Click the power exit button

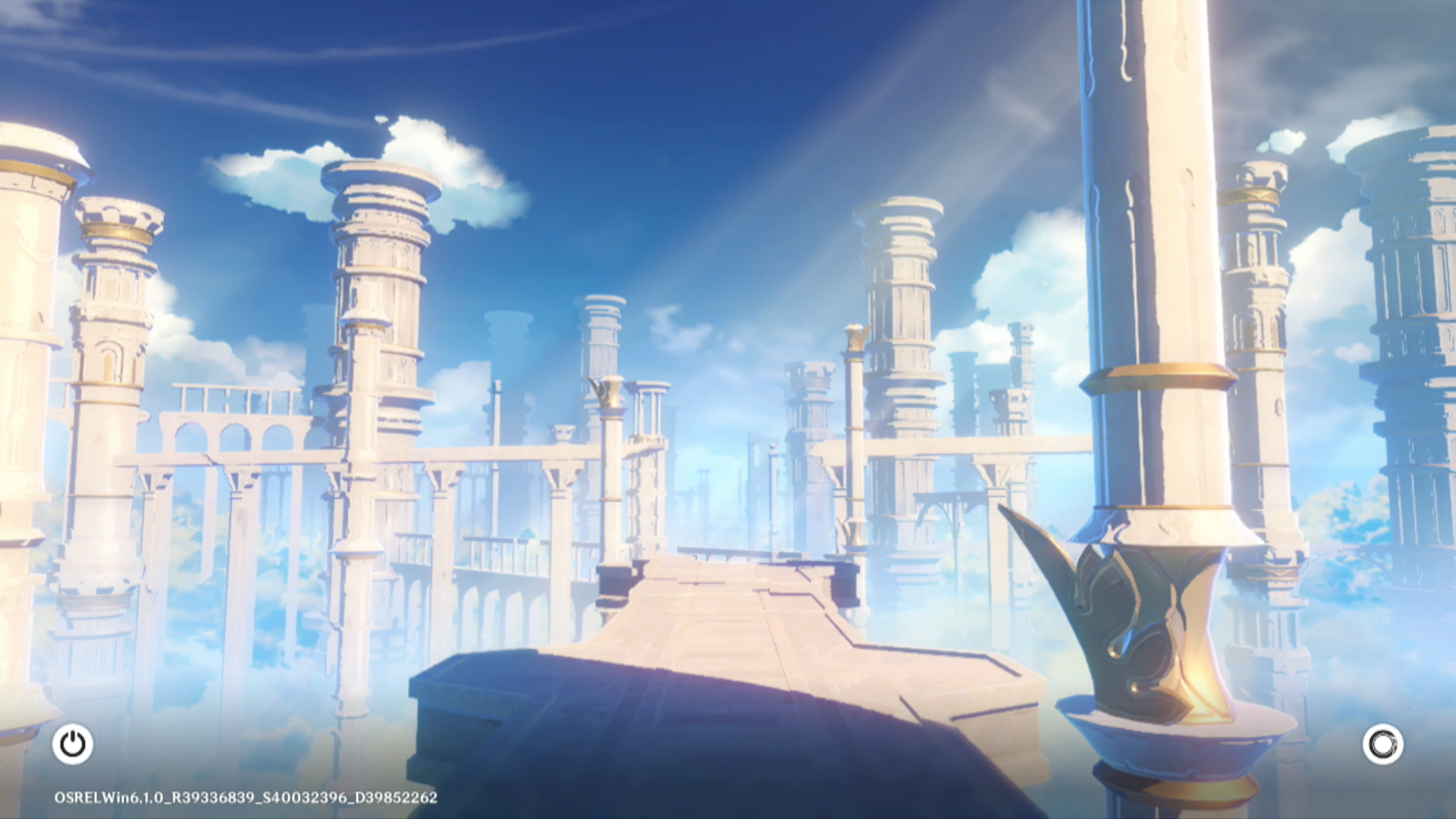(x=73, y=744)
